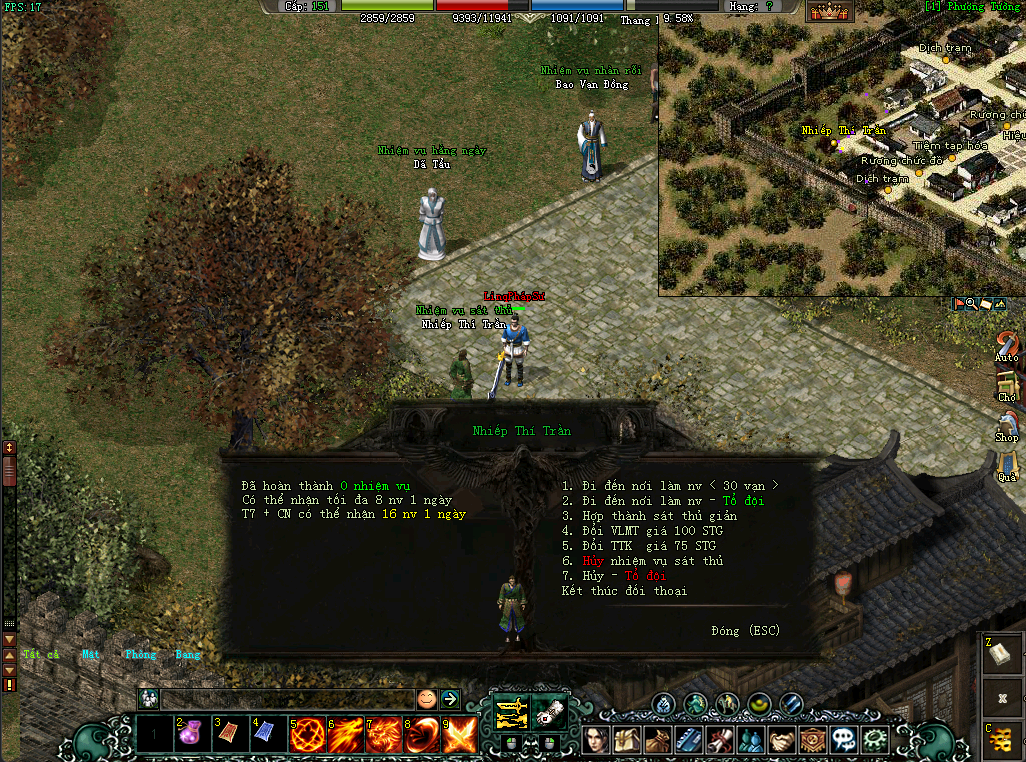Click the smiley emoticon button in chat bar
This screenshot has width=1026, height=762.
pyautogui.click(x=427, y=699)
